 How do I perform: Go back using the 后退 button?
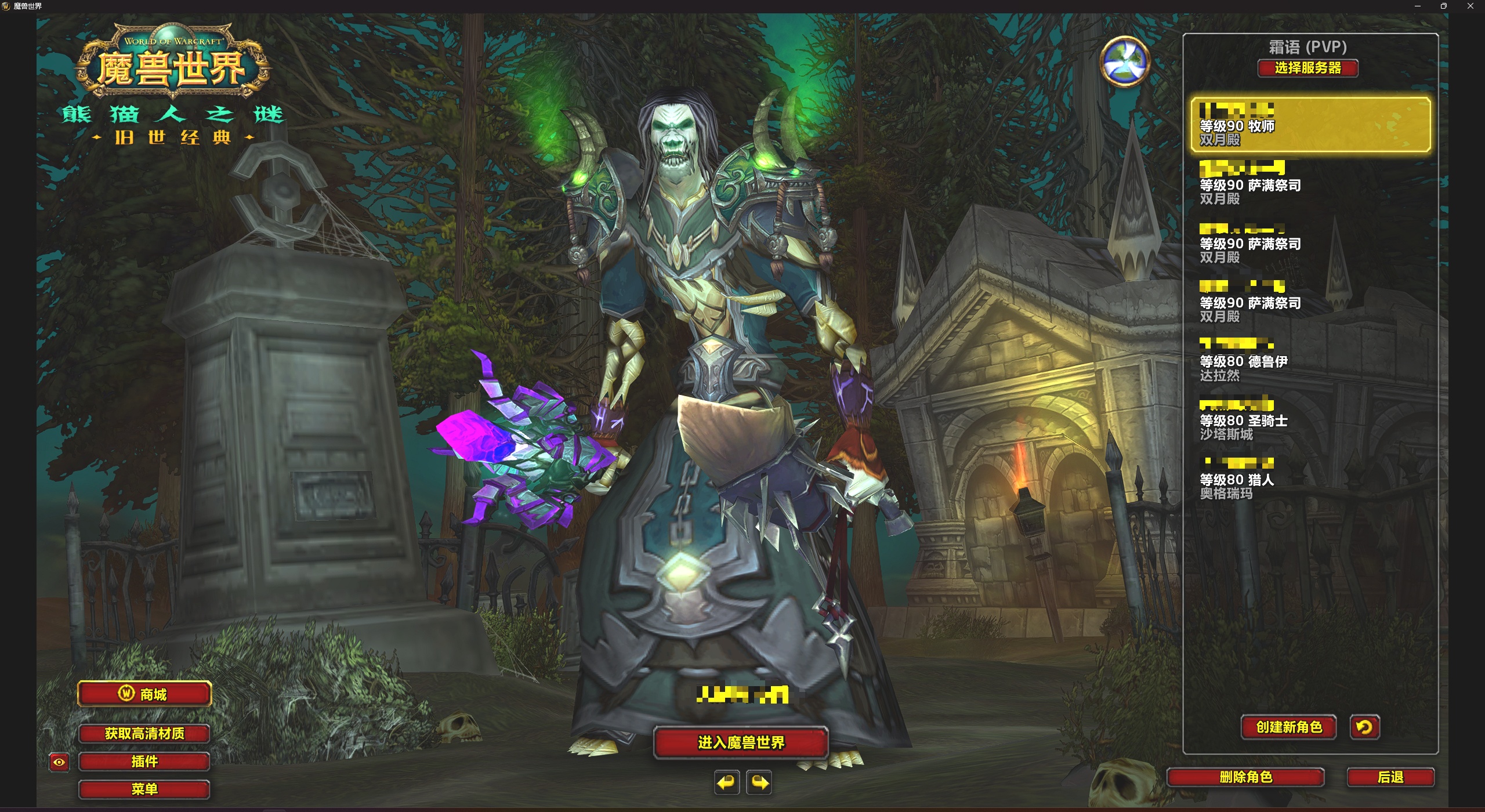click(1390, 777)
